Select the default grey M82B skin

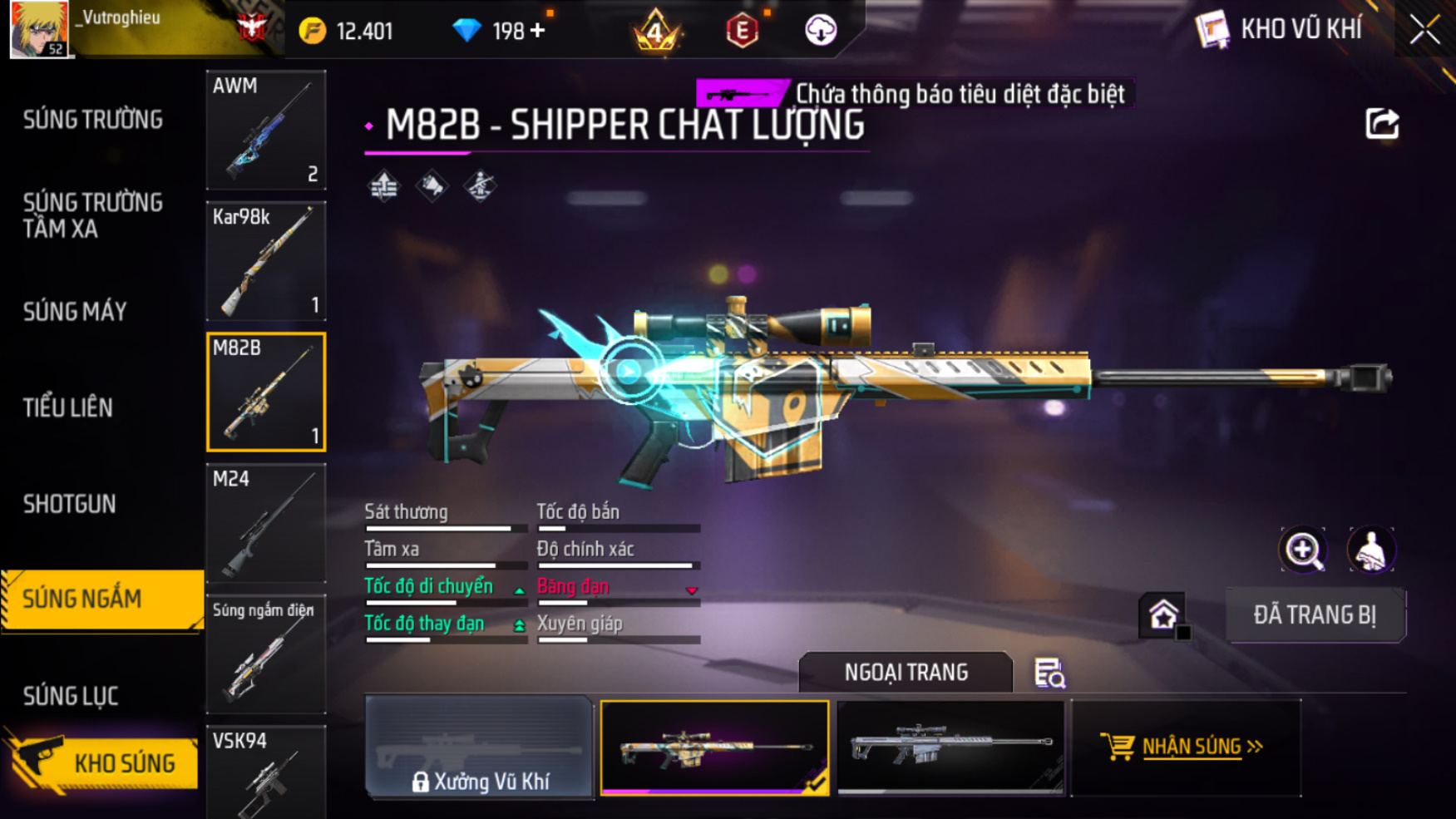point(950,747)
